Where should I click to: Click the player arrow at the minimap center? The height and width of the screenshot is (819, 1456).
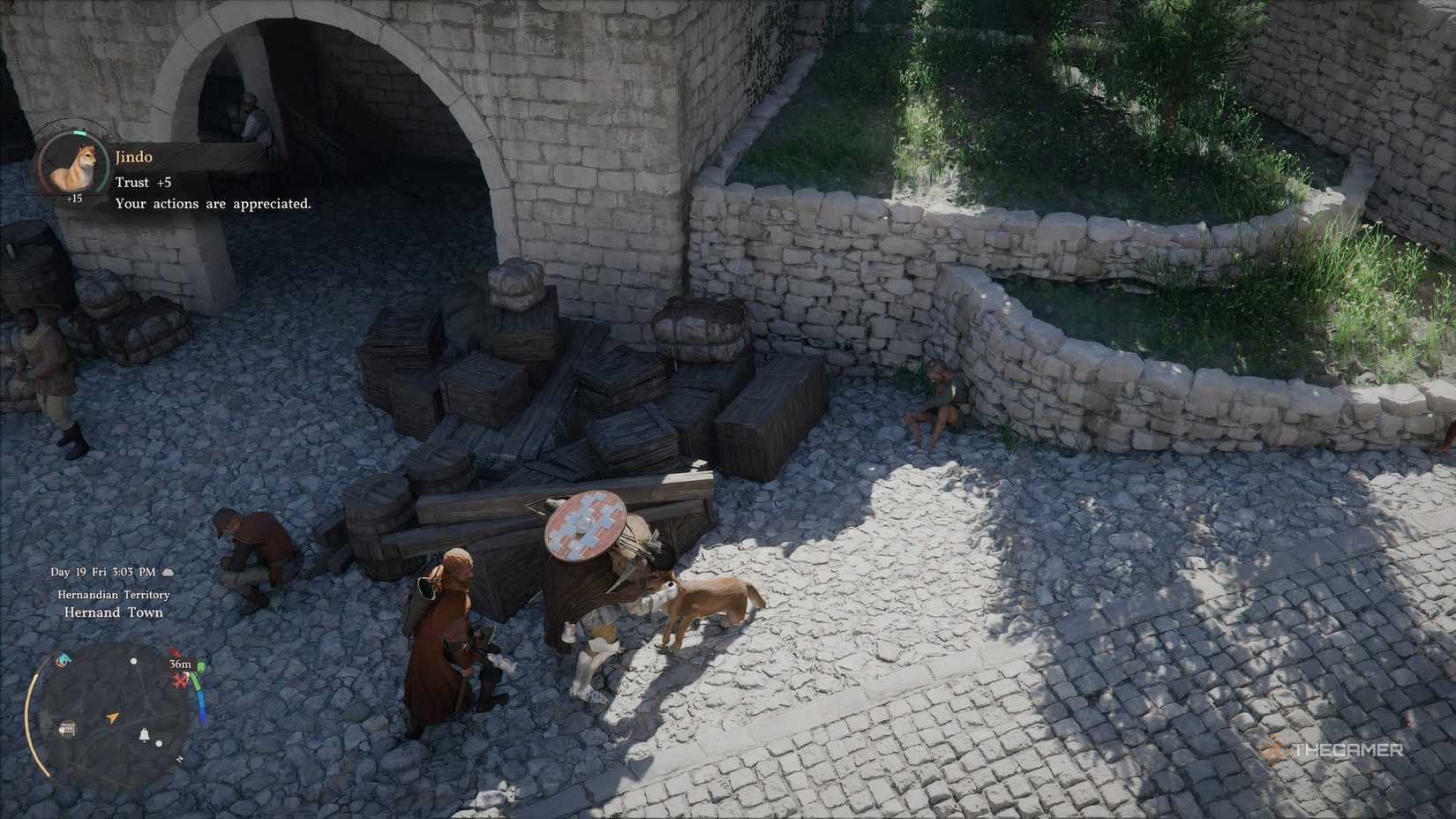pyautogui.click(x=112, y=718)
